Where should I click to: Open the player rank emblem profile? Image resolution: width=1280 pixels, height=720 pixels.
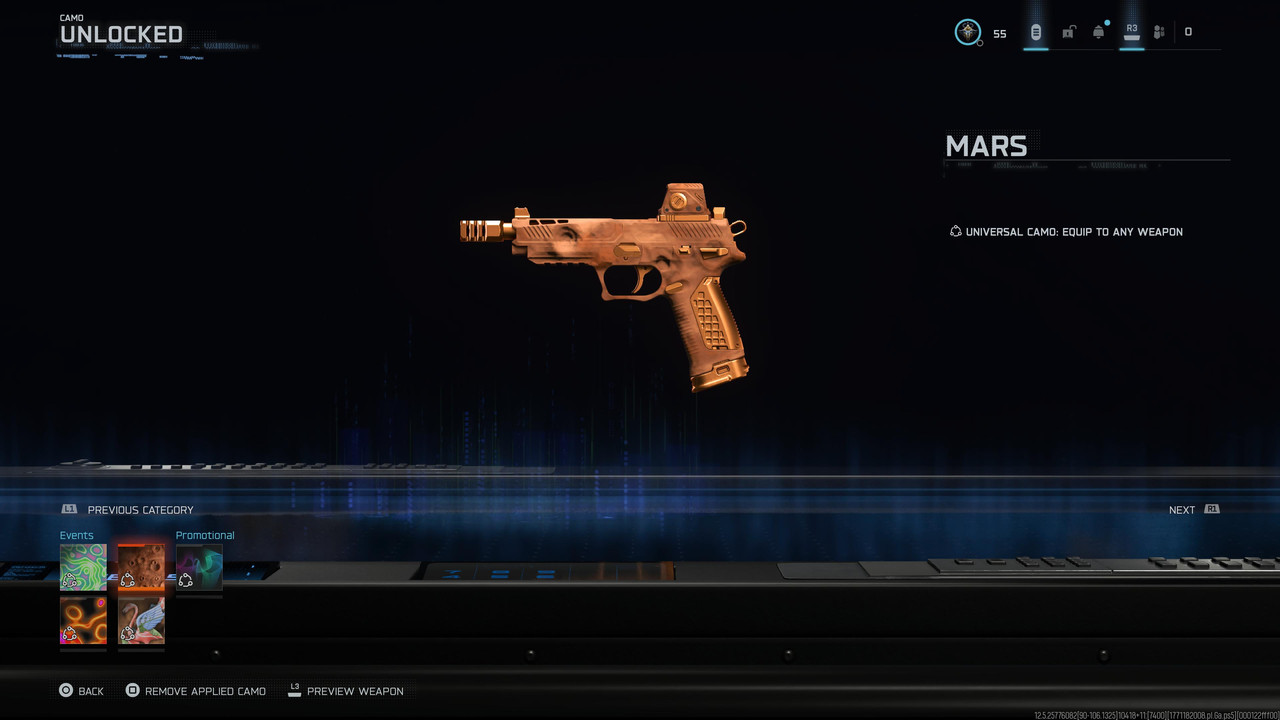coord(968,32)
